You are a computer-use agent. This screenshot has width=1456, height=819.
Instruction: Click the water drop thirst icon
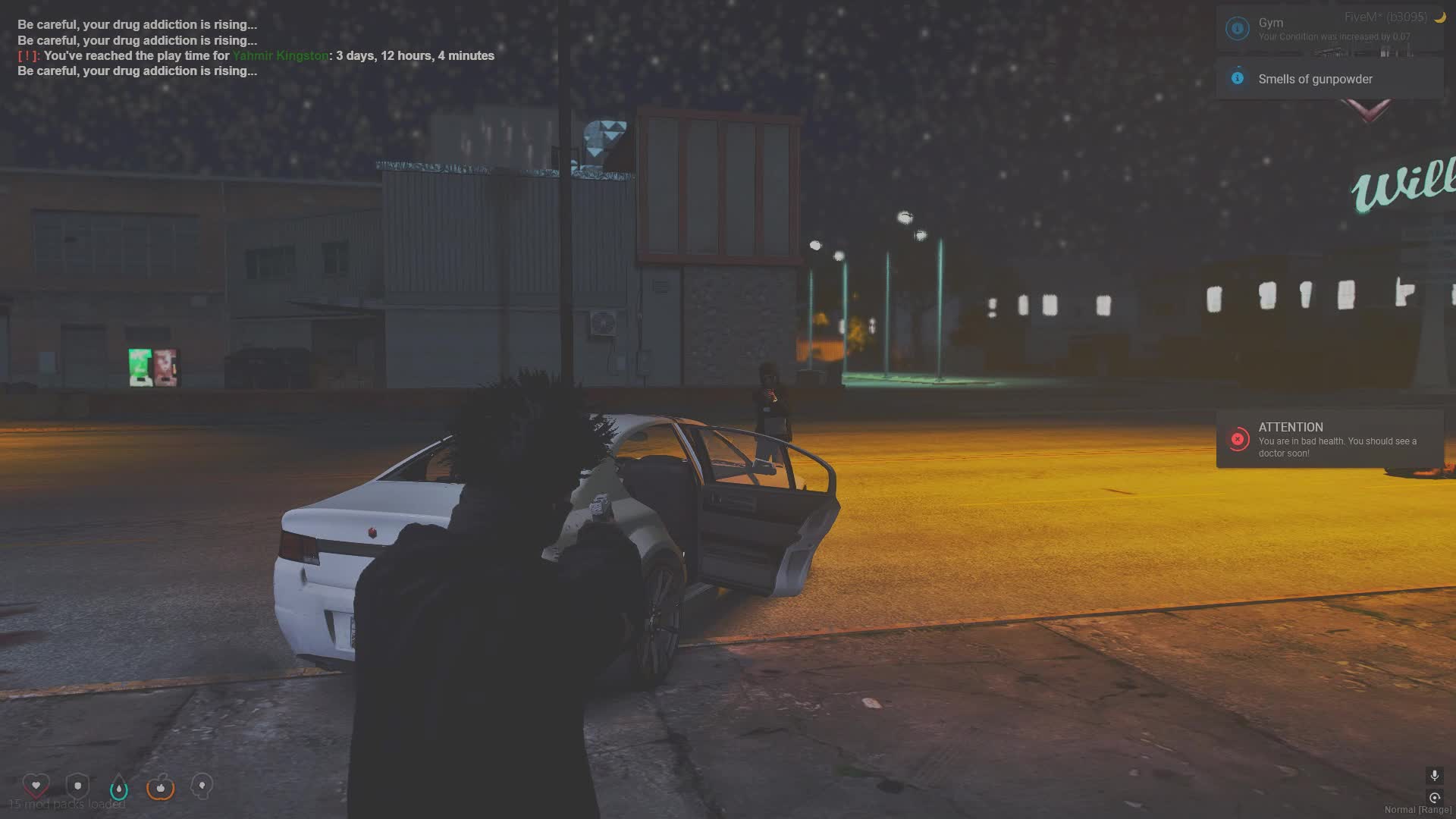click(119, 789)
